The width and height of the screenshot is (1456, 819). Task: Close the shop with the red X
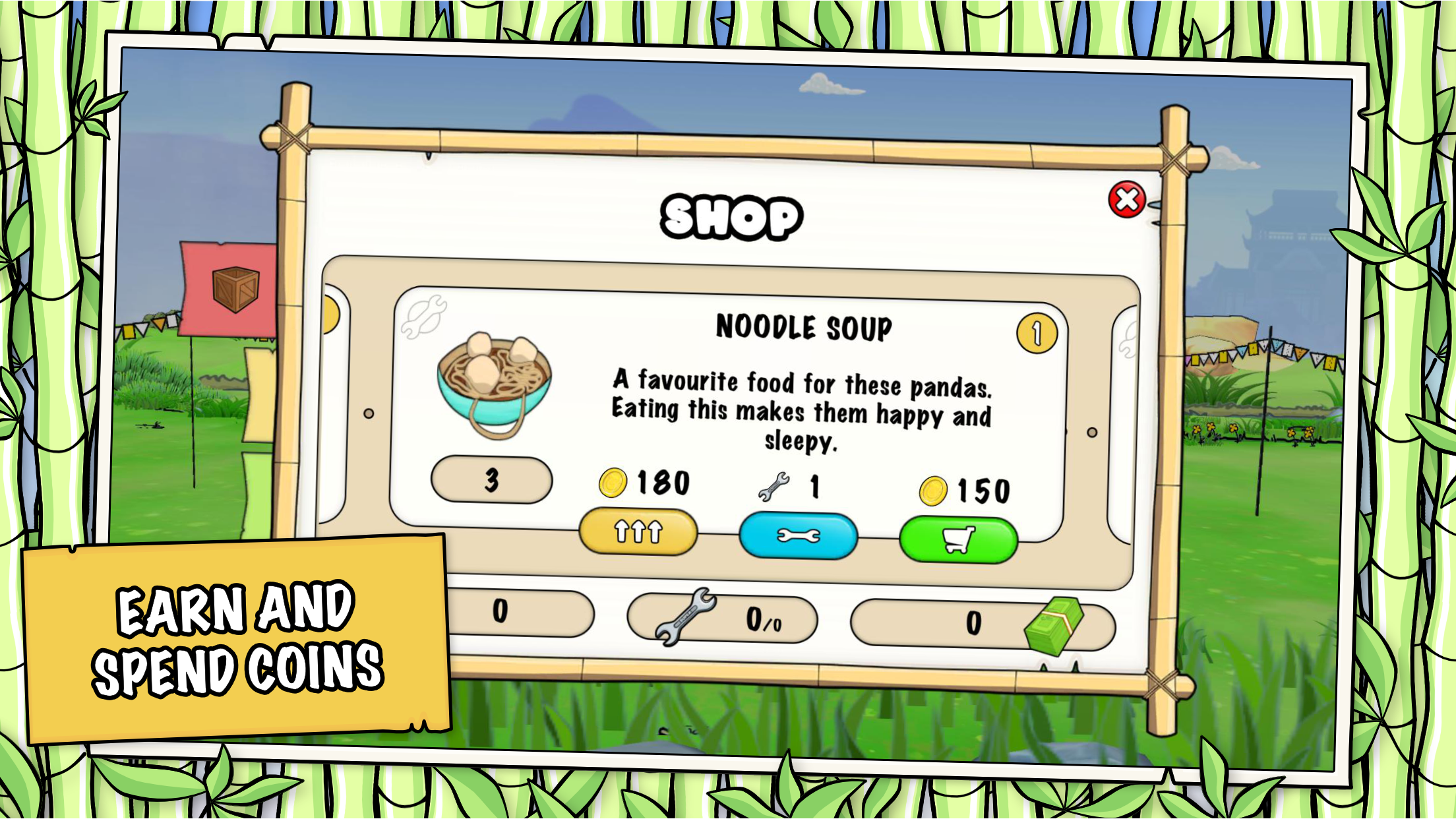click(x=1126, y=199)
